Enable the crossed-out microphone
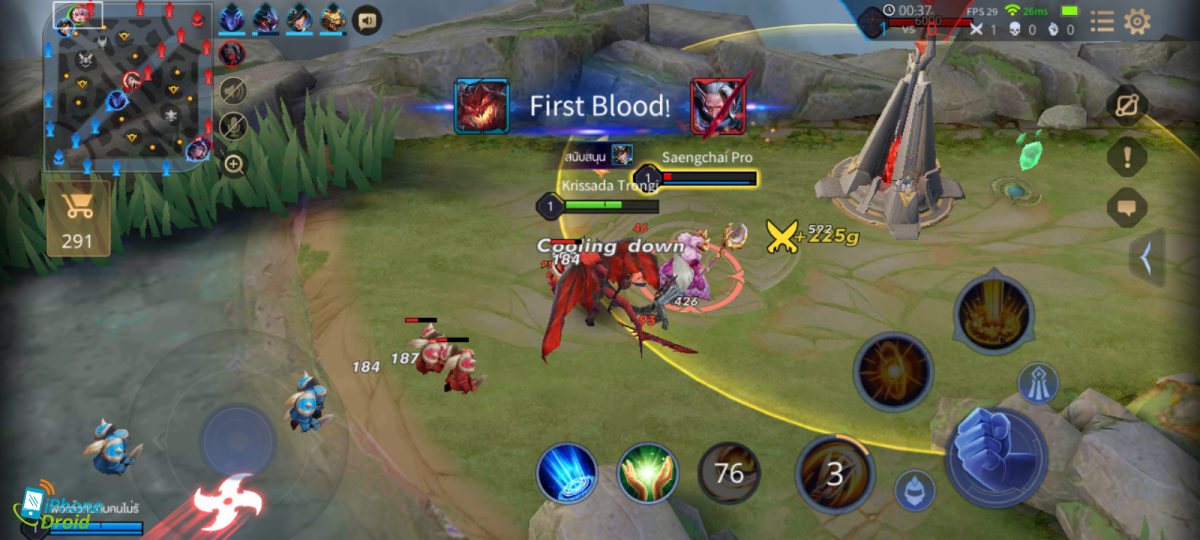Image resolution: width=1200 pixels, height=540 pixels. (233, 127)
